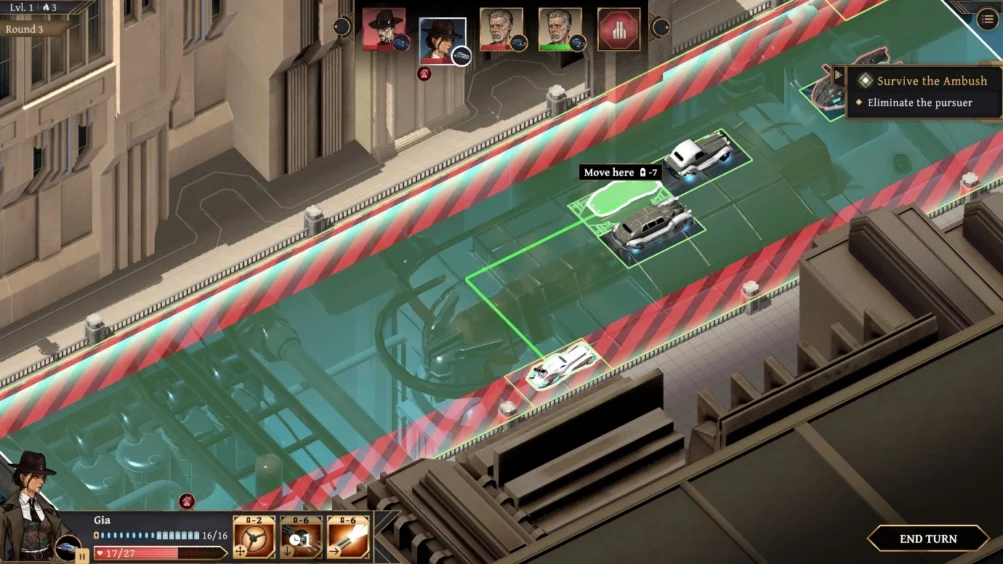Image resolution: width=1003 pixels, height=564 pixels.
Task: Select the grey-haired man portrait with red bar
Action: [x=501, y=29]
